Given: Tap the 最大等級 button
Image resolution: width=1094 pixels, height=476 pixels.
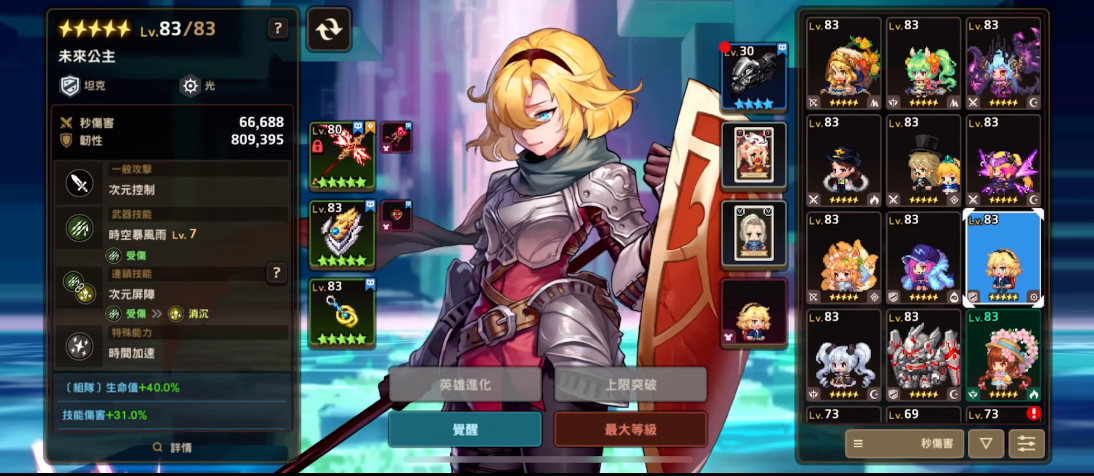Looking at the screenshot, I should point(630,429).
